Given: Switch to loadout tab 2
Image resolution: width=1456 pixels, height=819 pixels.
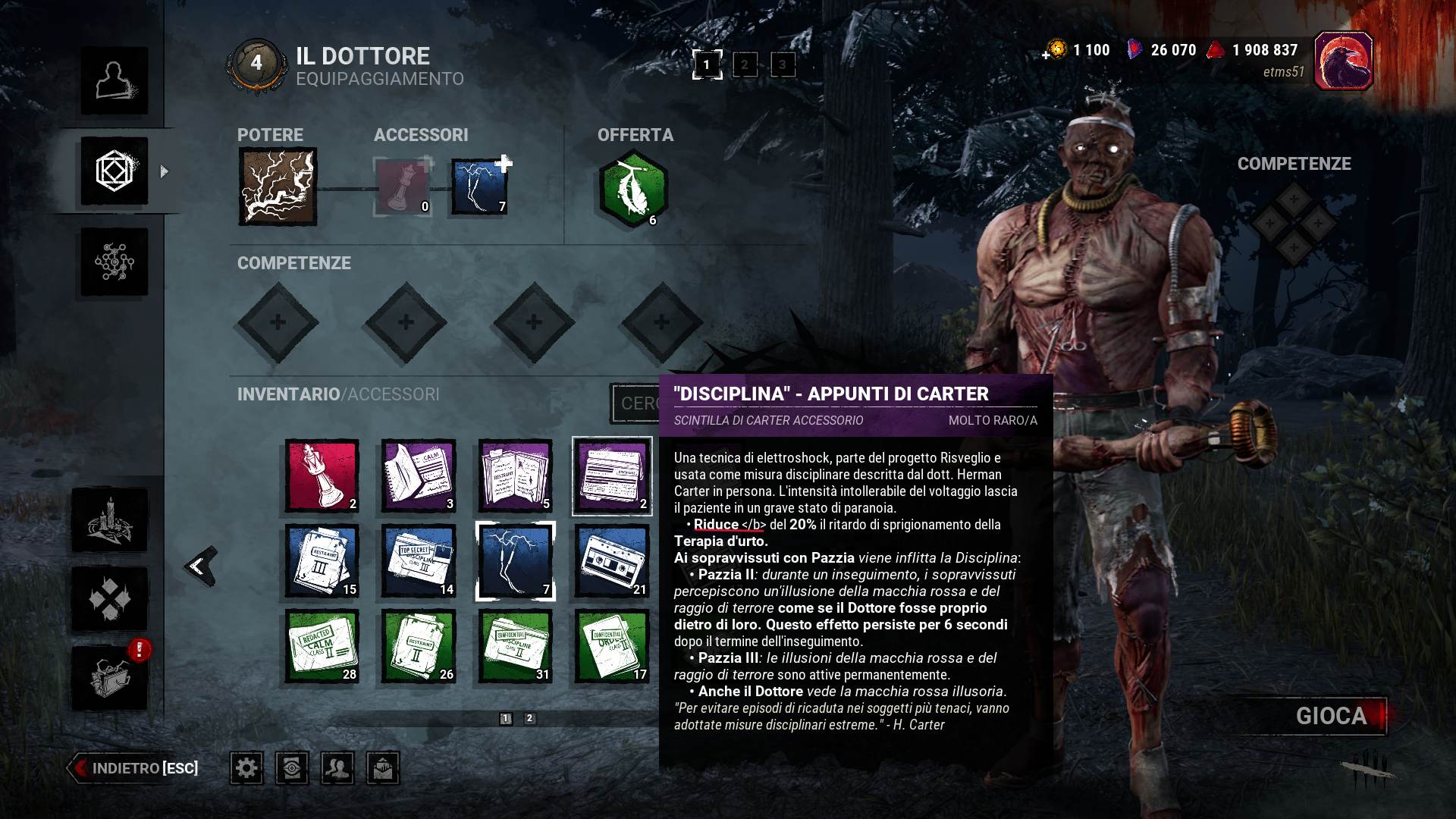Looking at the screenshot, I should [x=745, y=65].
